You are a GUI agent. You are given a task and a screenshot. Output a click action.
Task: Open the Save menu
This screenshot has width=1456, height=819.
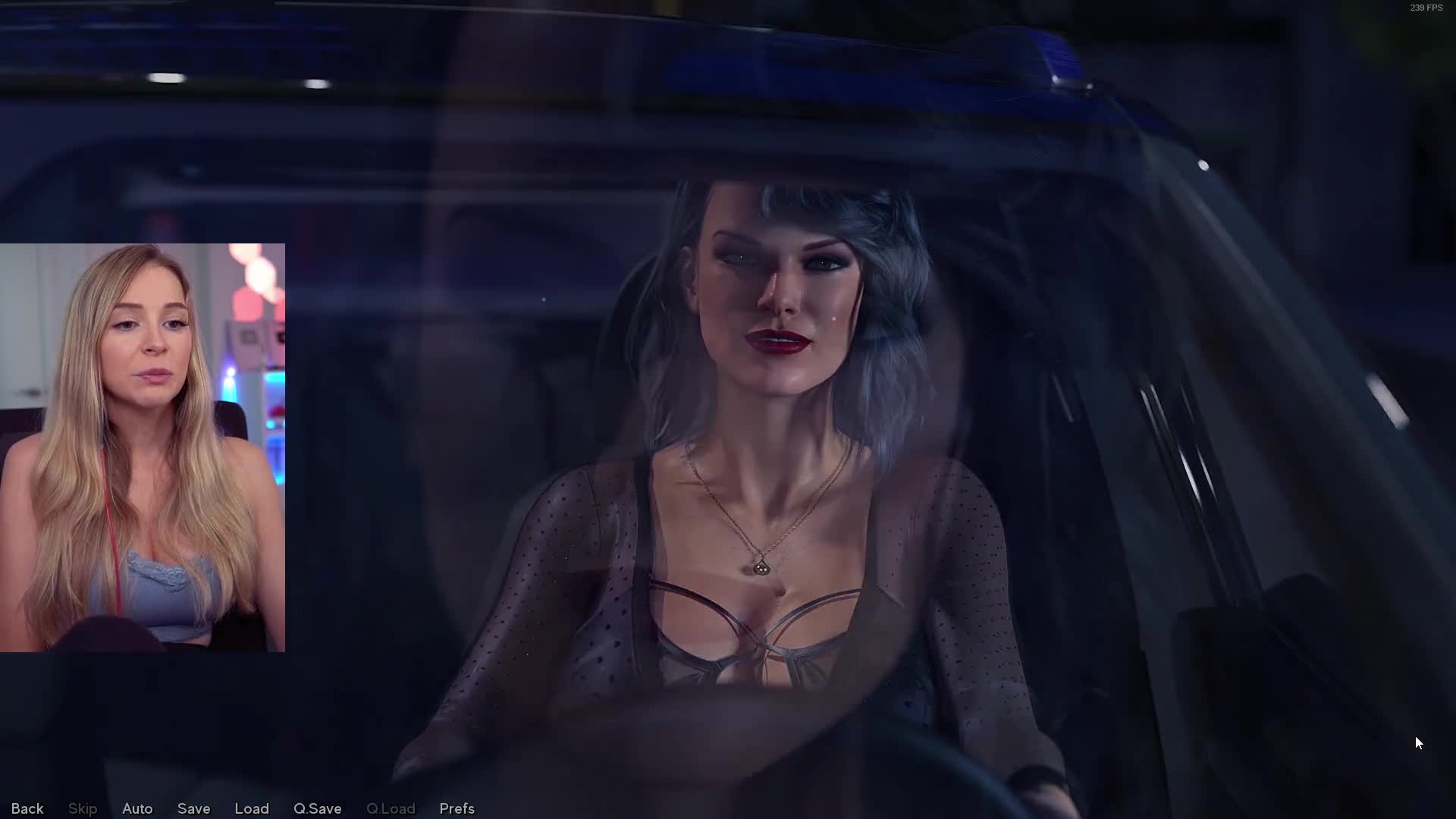193,808
